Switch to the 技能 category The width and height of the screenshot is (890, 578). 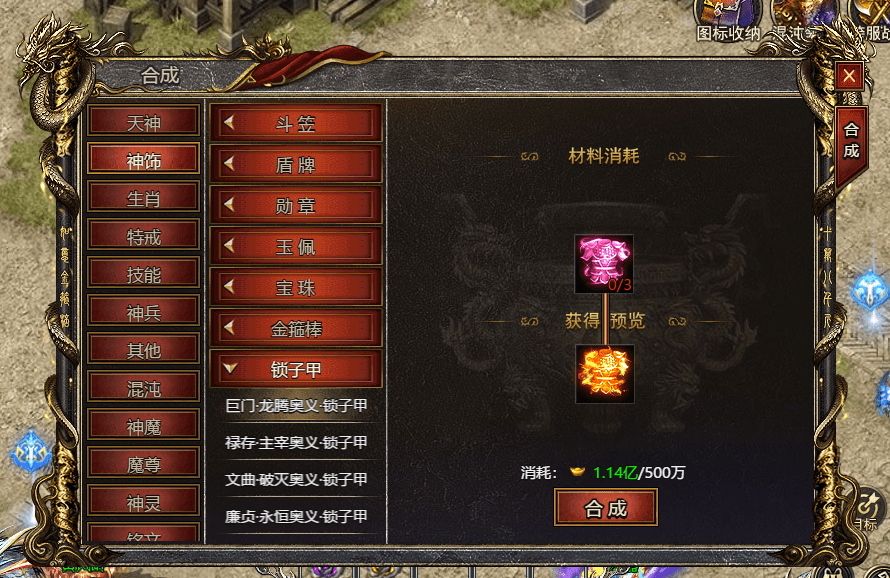coord(143,274)
